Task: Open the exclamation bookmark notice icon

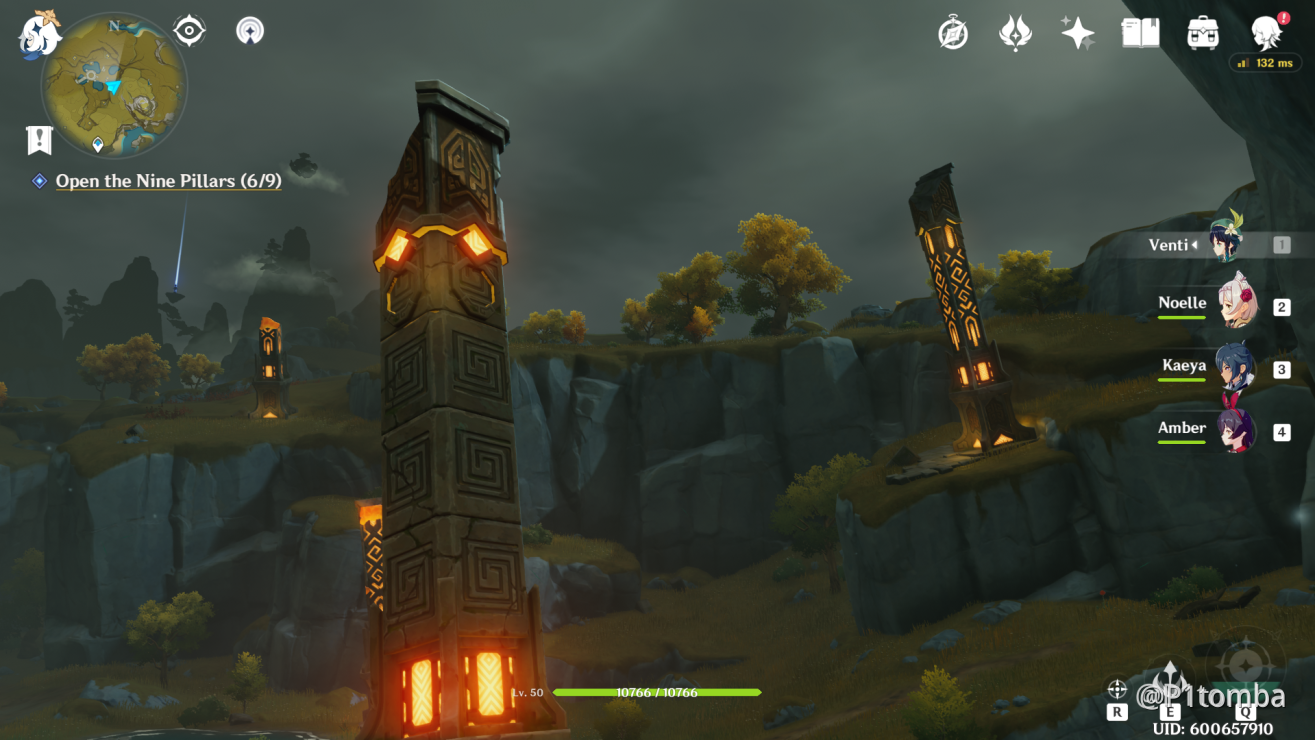Action: (39, 141)
